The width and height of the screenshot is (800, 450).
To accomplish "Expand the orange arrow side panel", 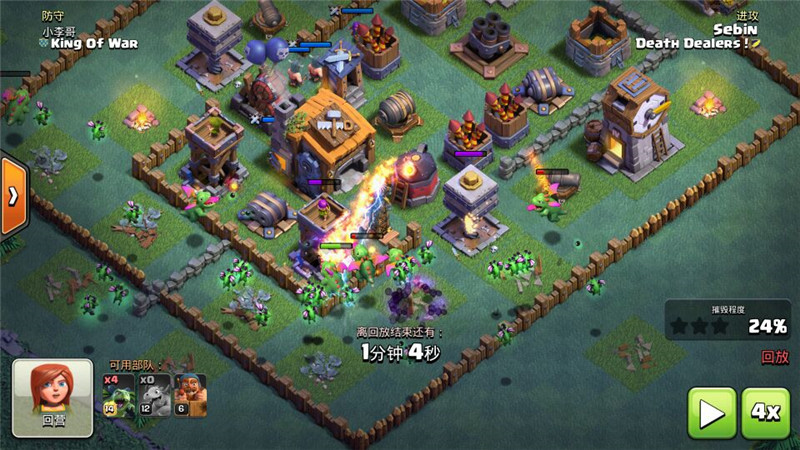I will click(x=12, y=195).
